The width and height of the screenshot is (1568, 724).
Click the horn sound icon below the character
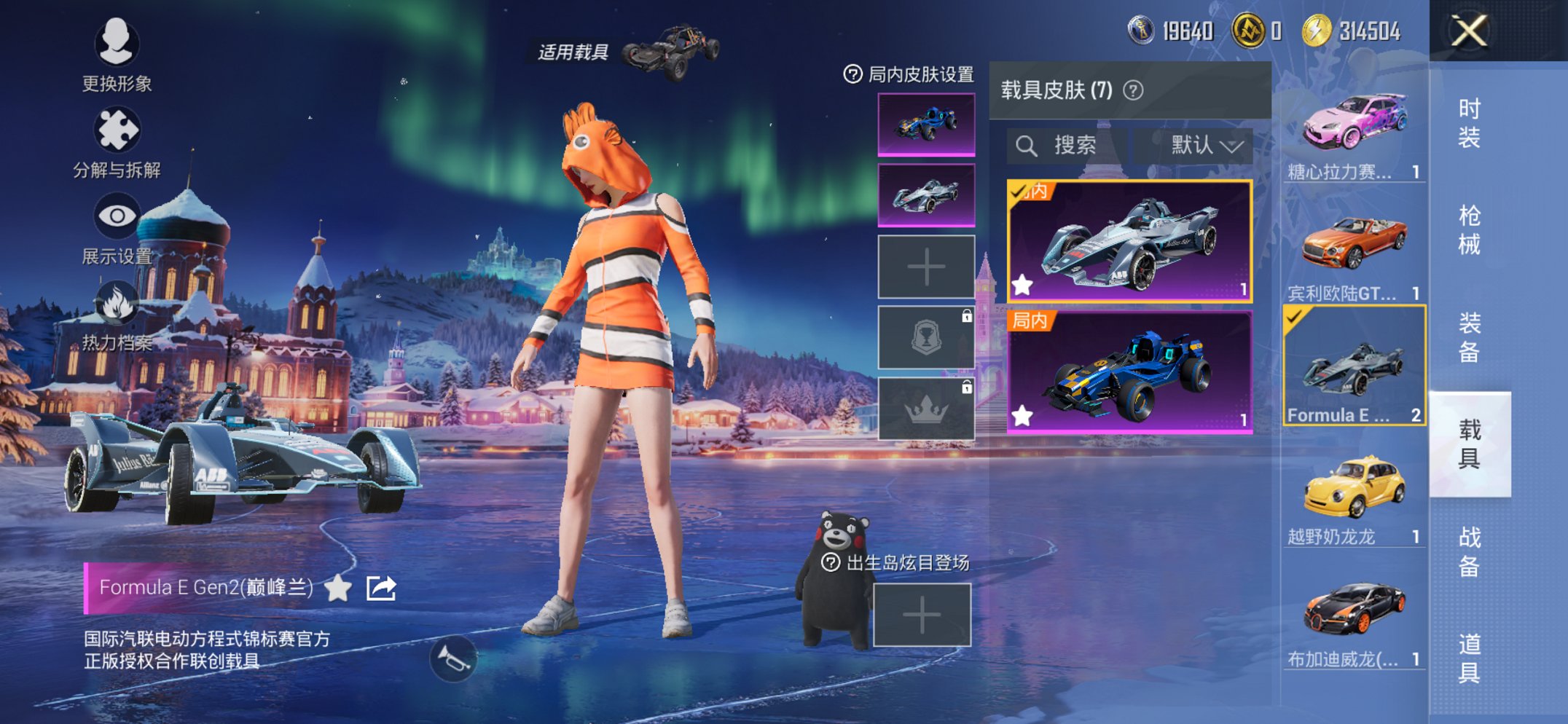coord(452,659)
